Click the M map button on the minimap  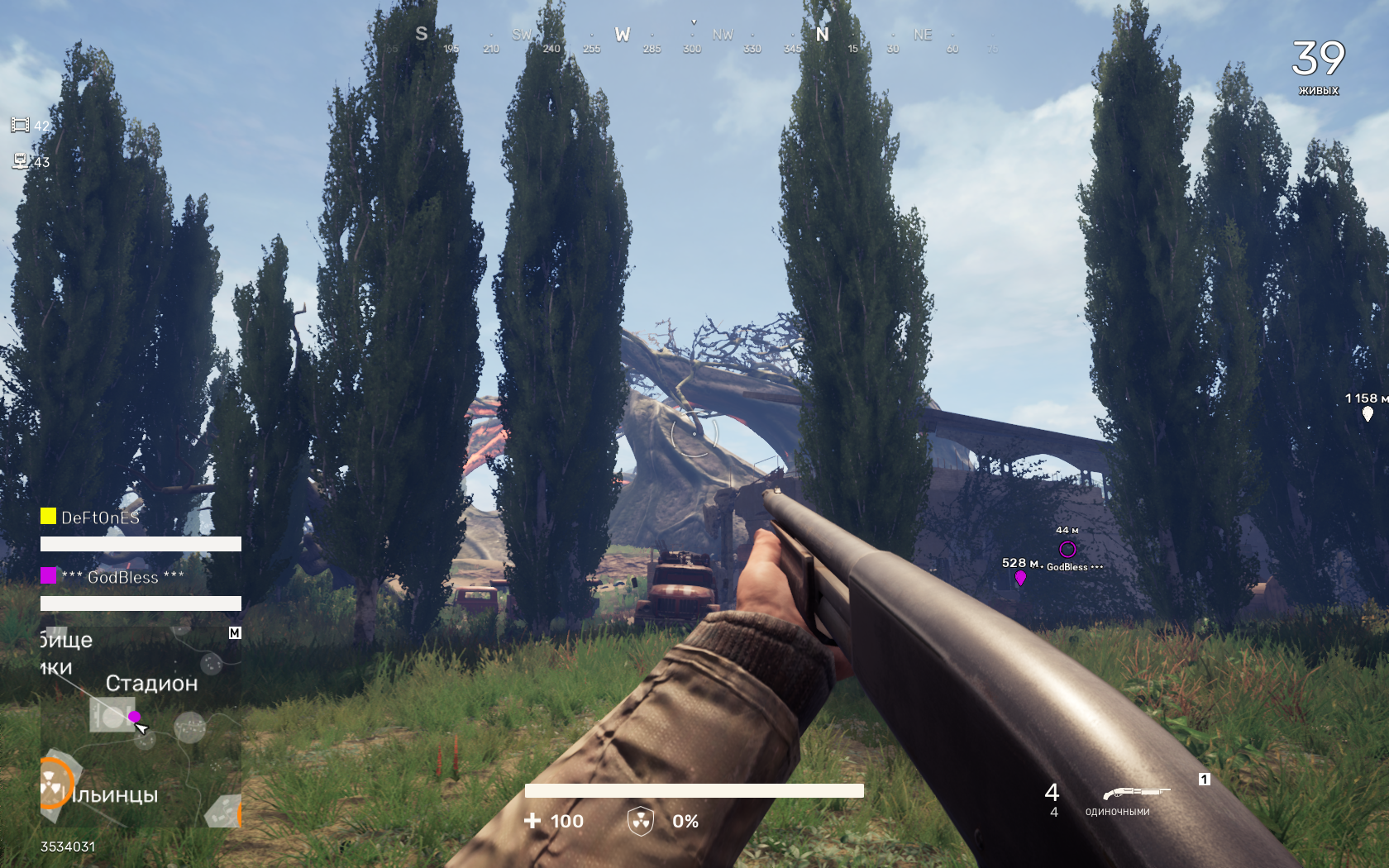tap(235, 633)
